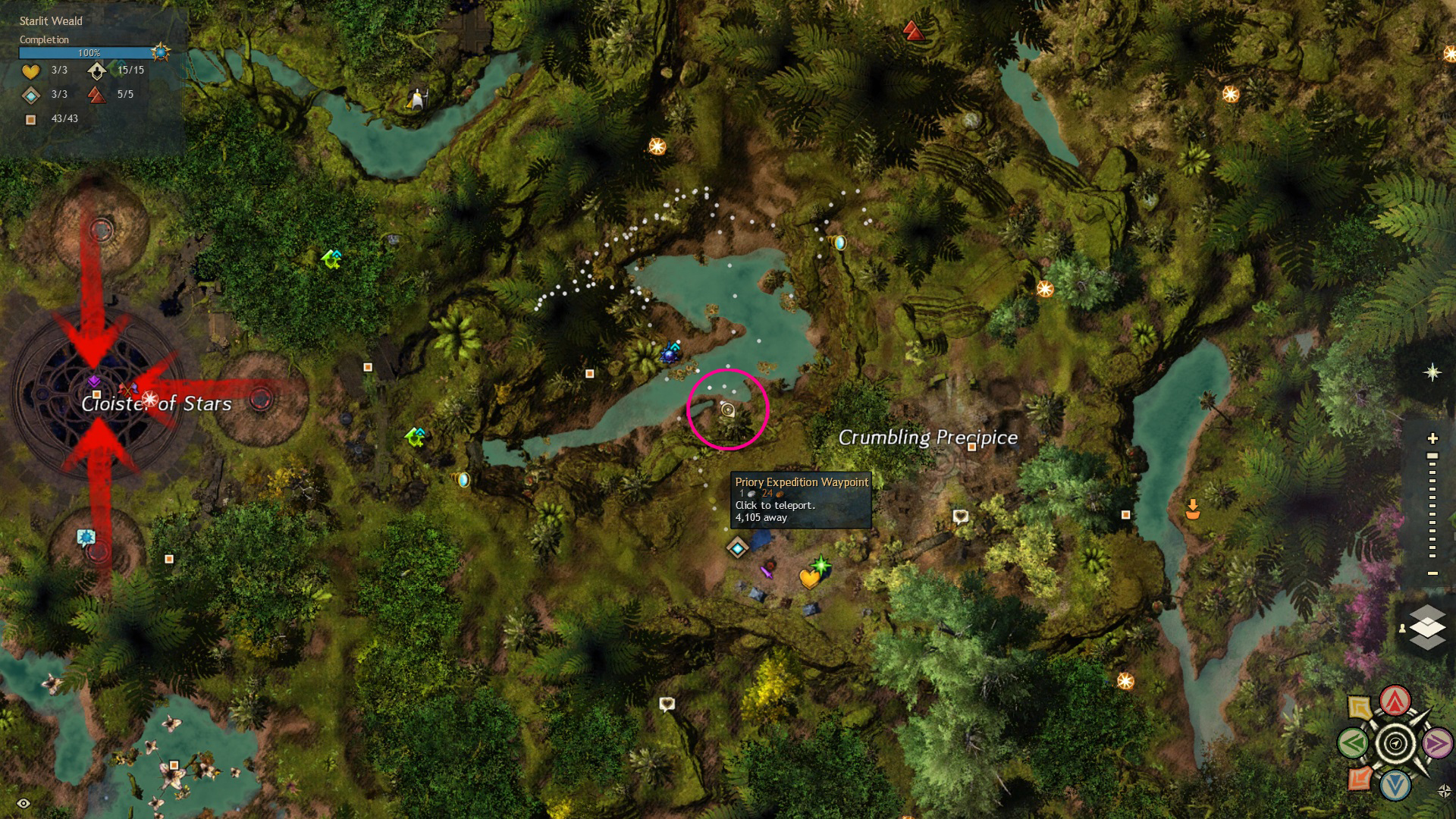Click the small compass rose corner icon
The width and height of the screenshot is (1456, 819).
pyautogui.click(x=1444, y=791)
